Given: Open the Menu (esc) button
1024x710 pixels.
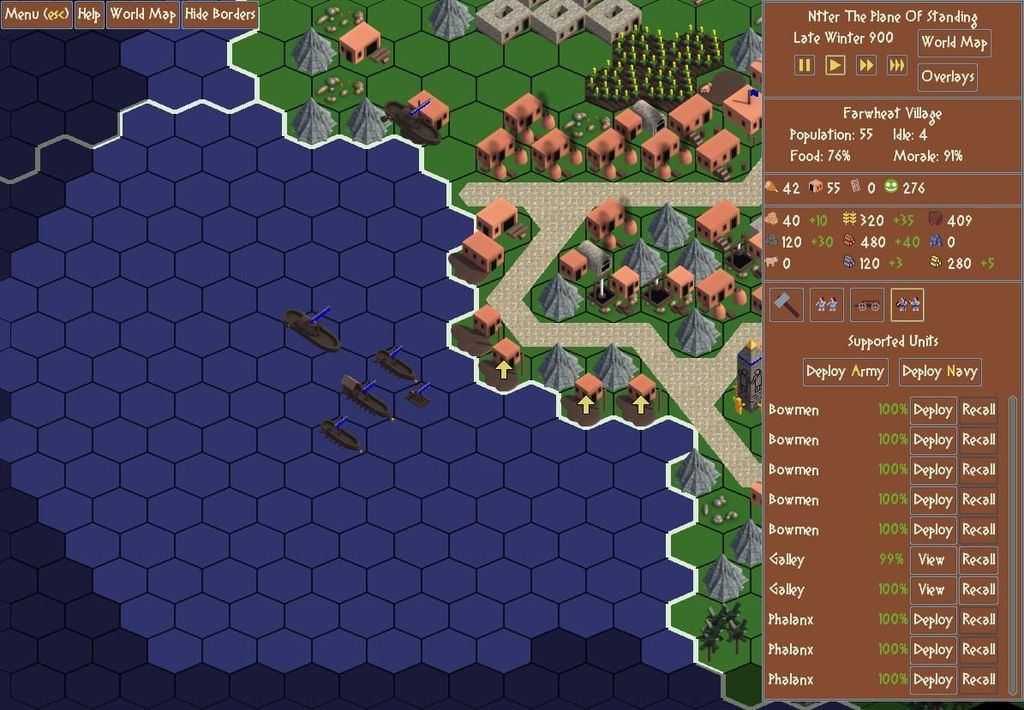Looking at the screenshot, I should (36, 15).
